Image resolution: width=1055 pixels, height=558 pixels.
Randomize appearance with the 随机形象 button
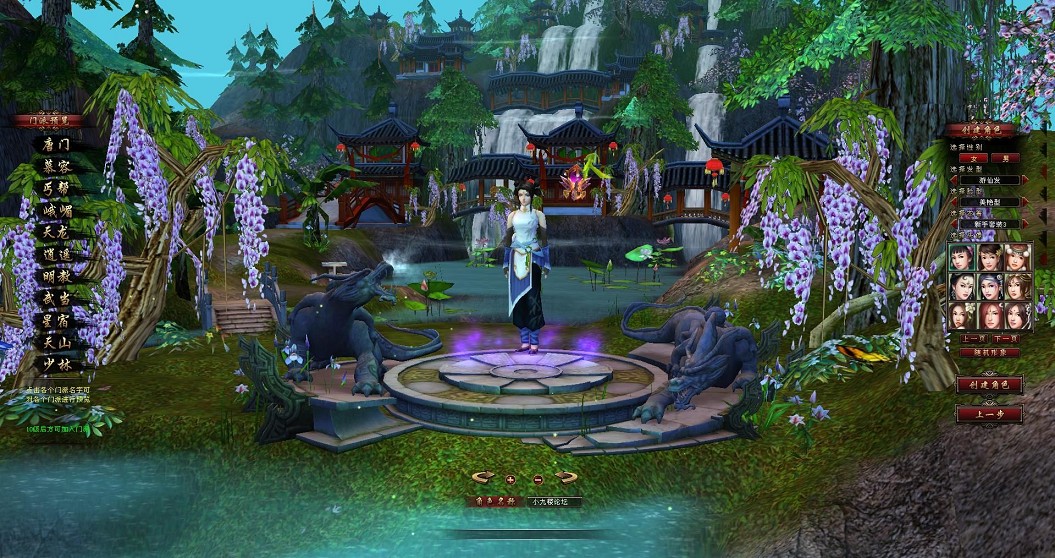[988, 352]
